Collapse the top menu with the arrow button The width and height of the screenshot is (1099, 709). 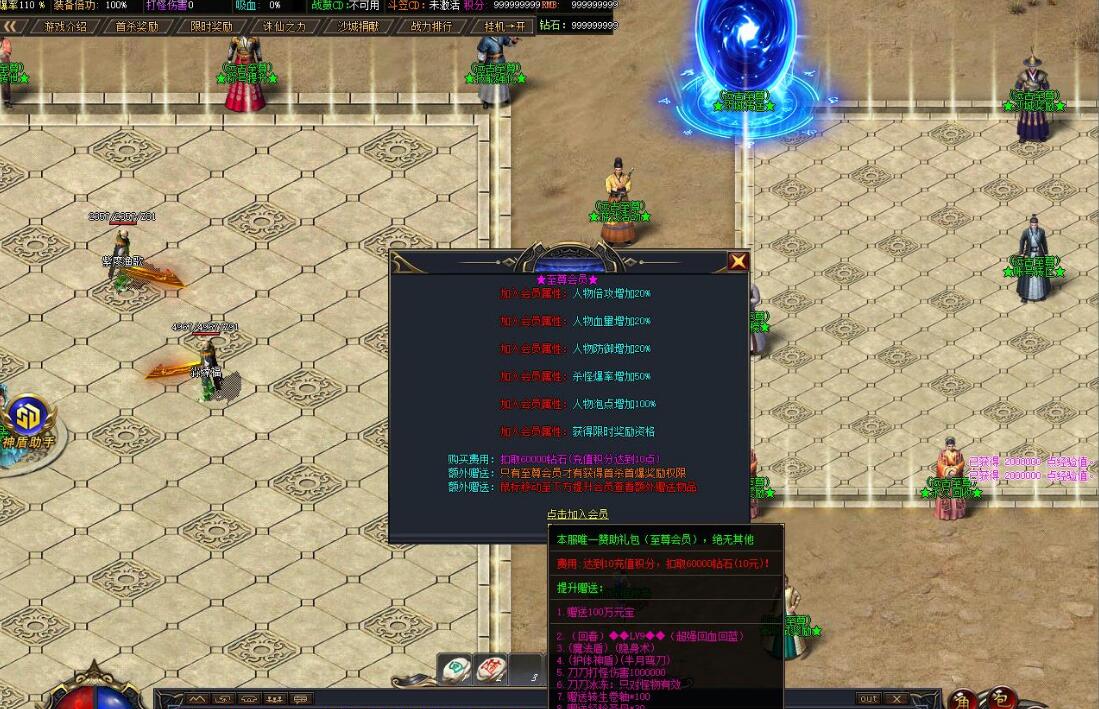(x=12, y=27)
